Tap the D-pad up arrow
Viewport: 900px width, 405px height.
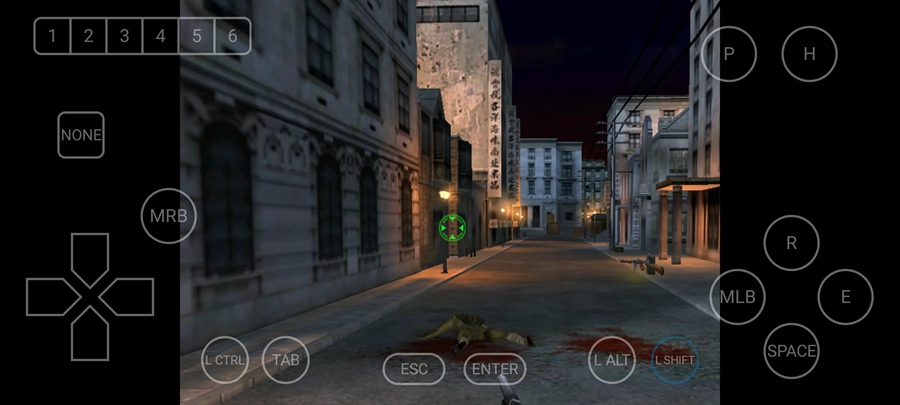[x=90, y=256]
